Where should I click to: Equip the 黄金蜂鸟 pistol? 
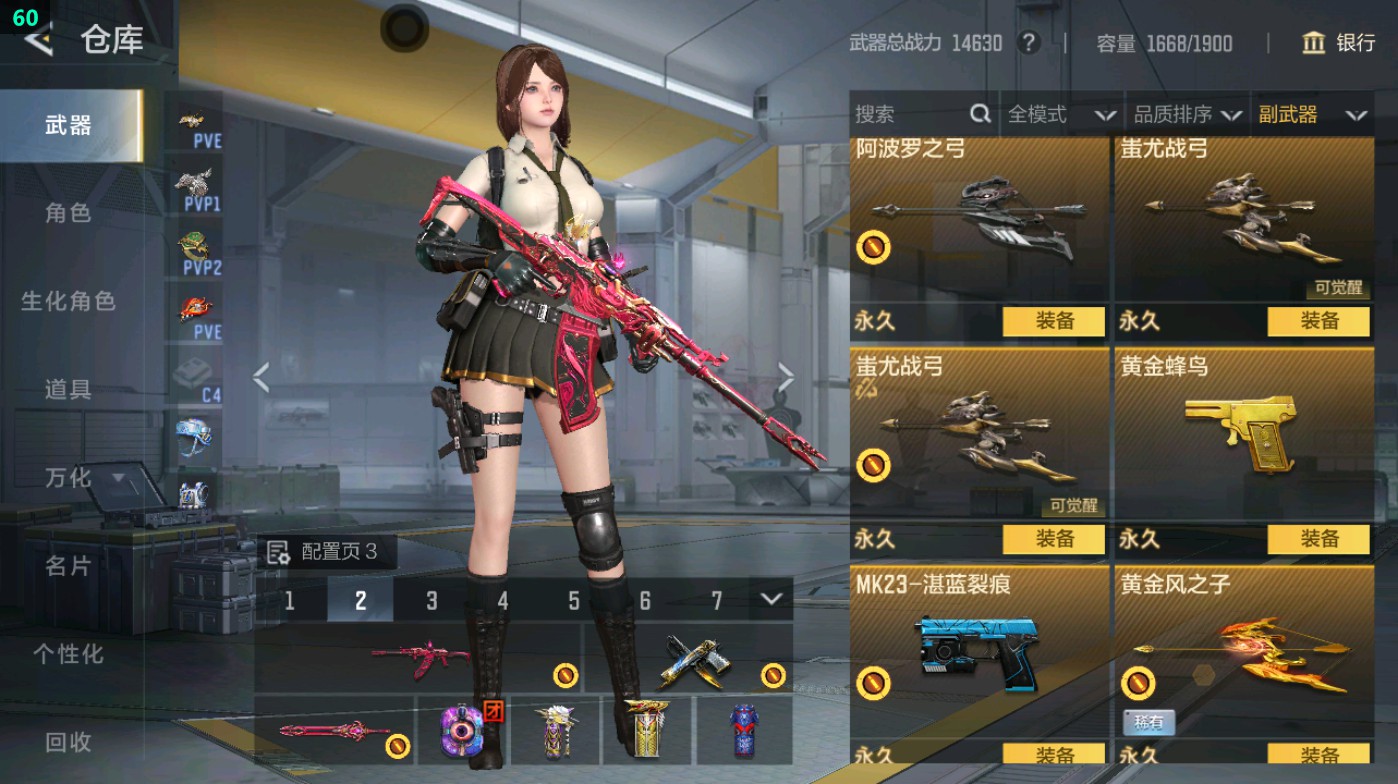(x=1318, y=539)
